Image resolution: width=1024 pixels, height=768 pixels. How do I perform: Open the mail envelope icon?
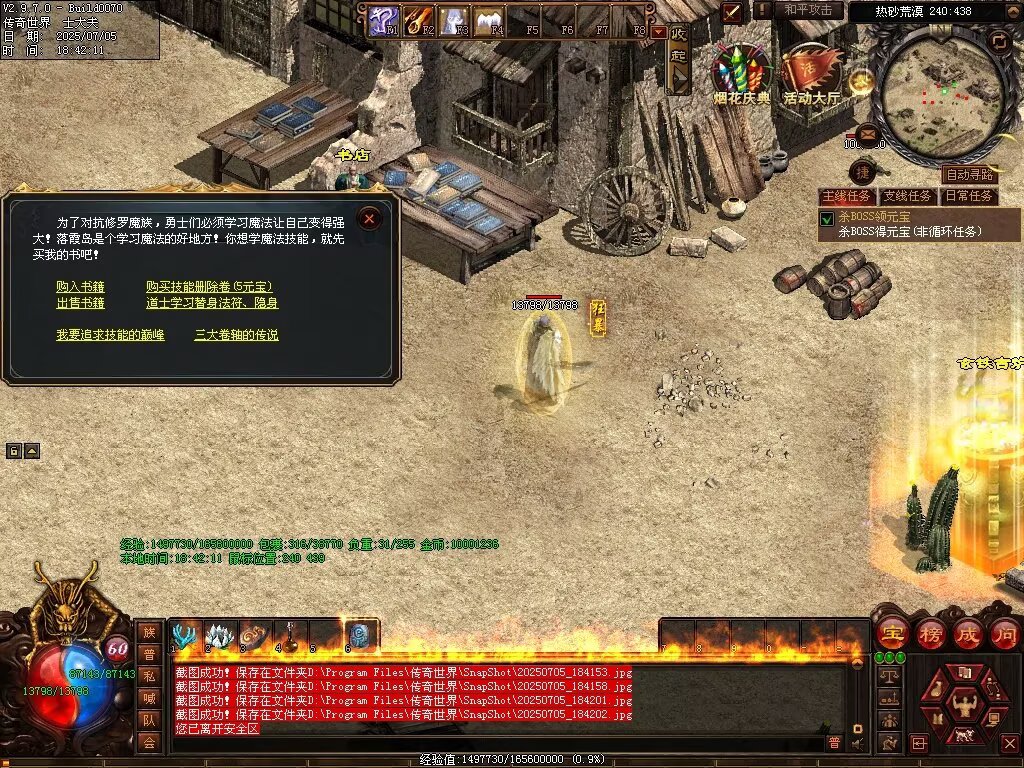[x=867, y=133]
